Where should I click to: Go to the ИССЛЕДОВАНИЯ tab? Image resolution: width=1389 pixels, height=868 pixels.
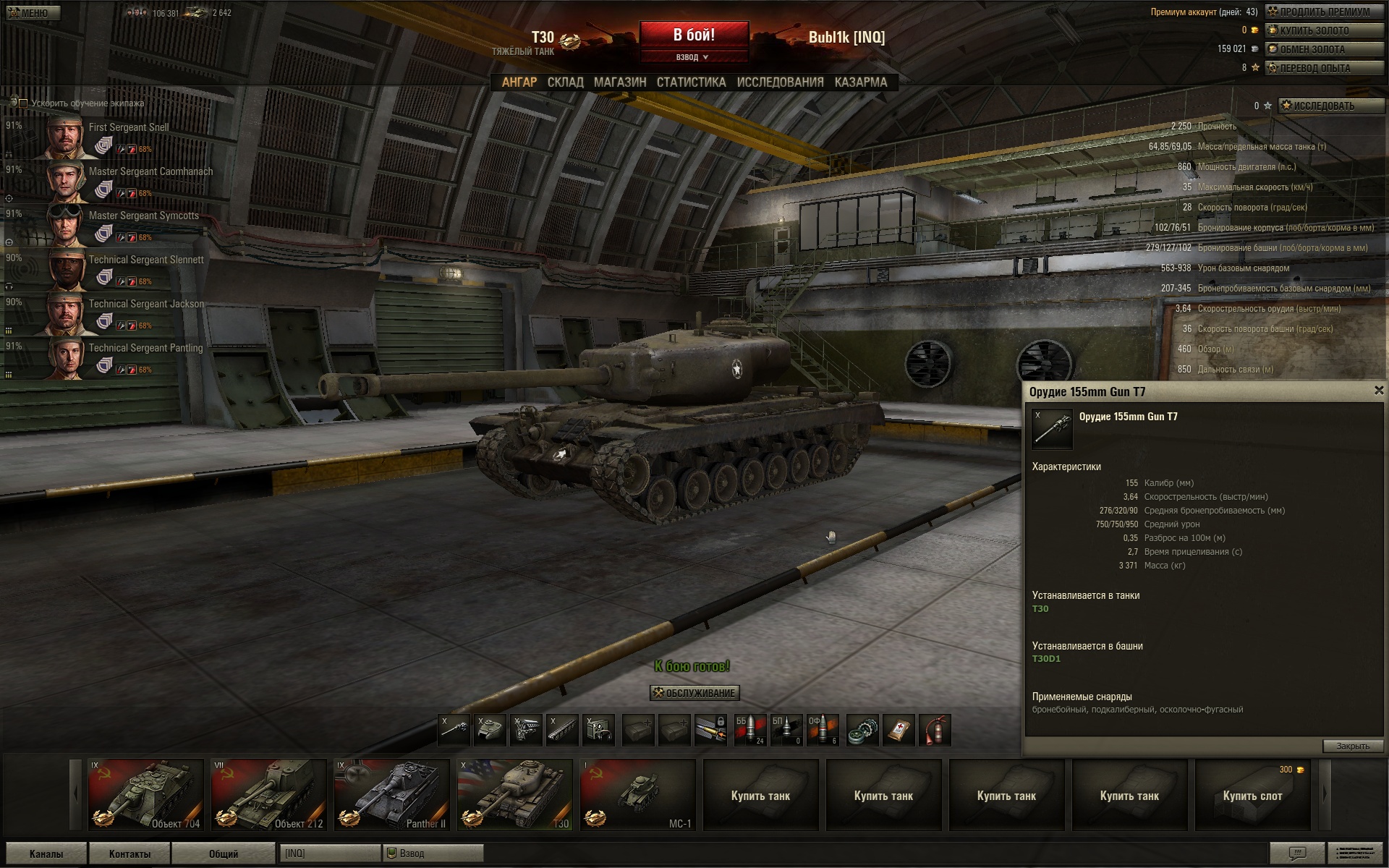[780, 82]
